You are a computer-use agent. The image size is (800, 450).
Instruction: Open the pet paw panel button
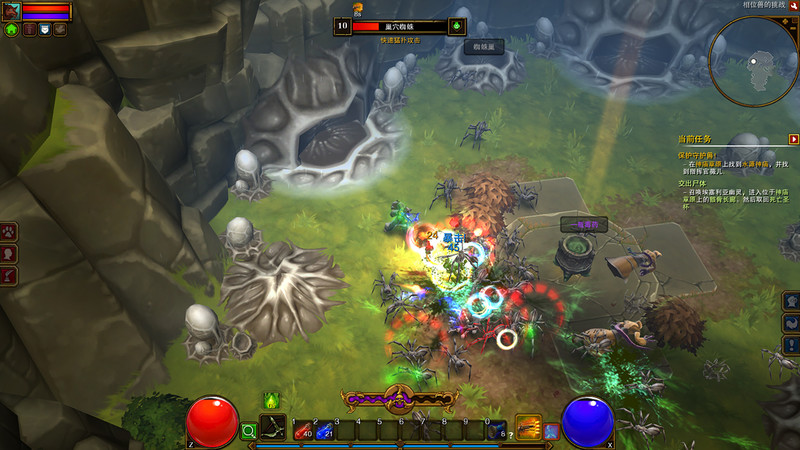click(8, 232)
